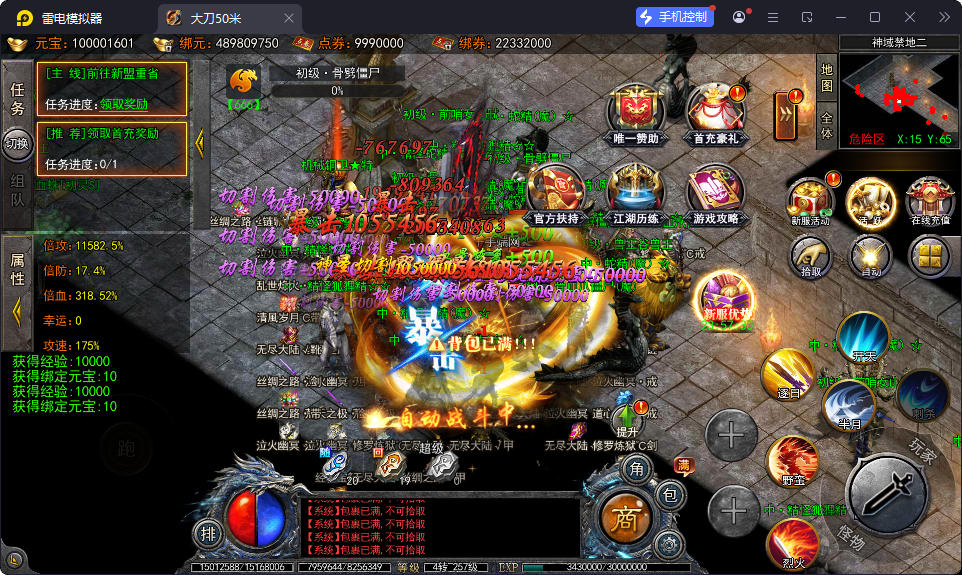
Task: Activate the 开天 skill
Action: 863,338
